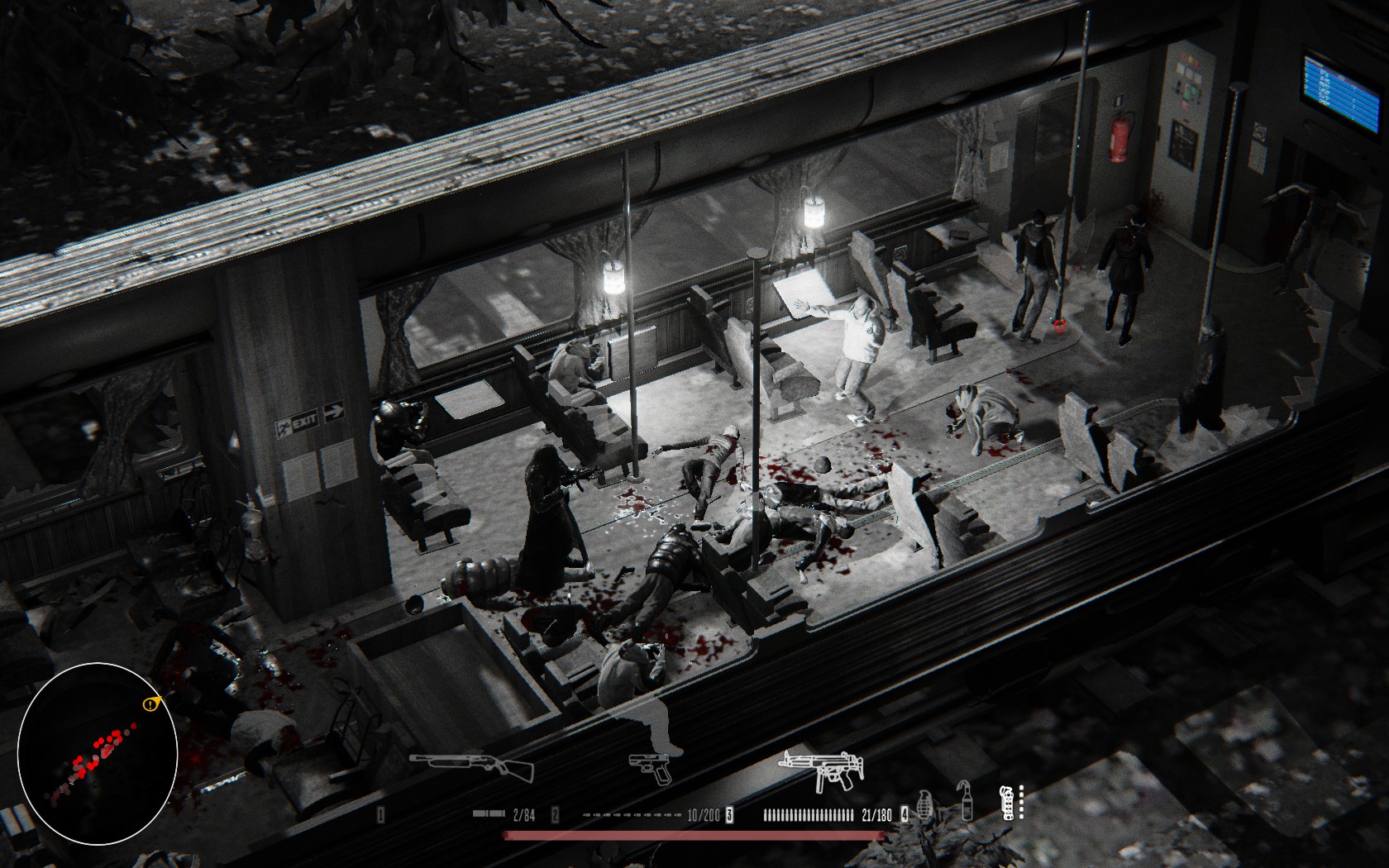The image size is (1389, 868).
Task: Switch to the pistol weapon icon
Action: pyautogui.click(x=652, y=768)
